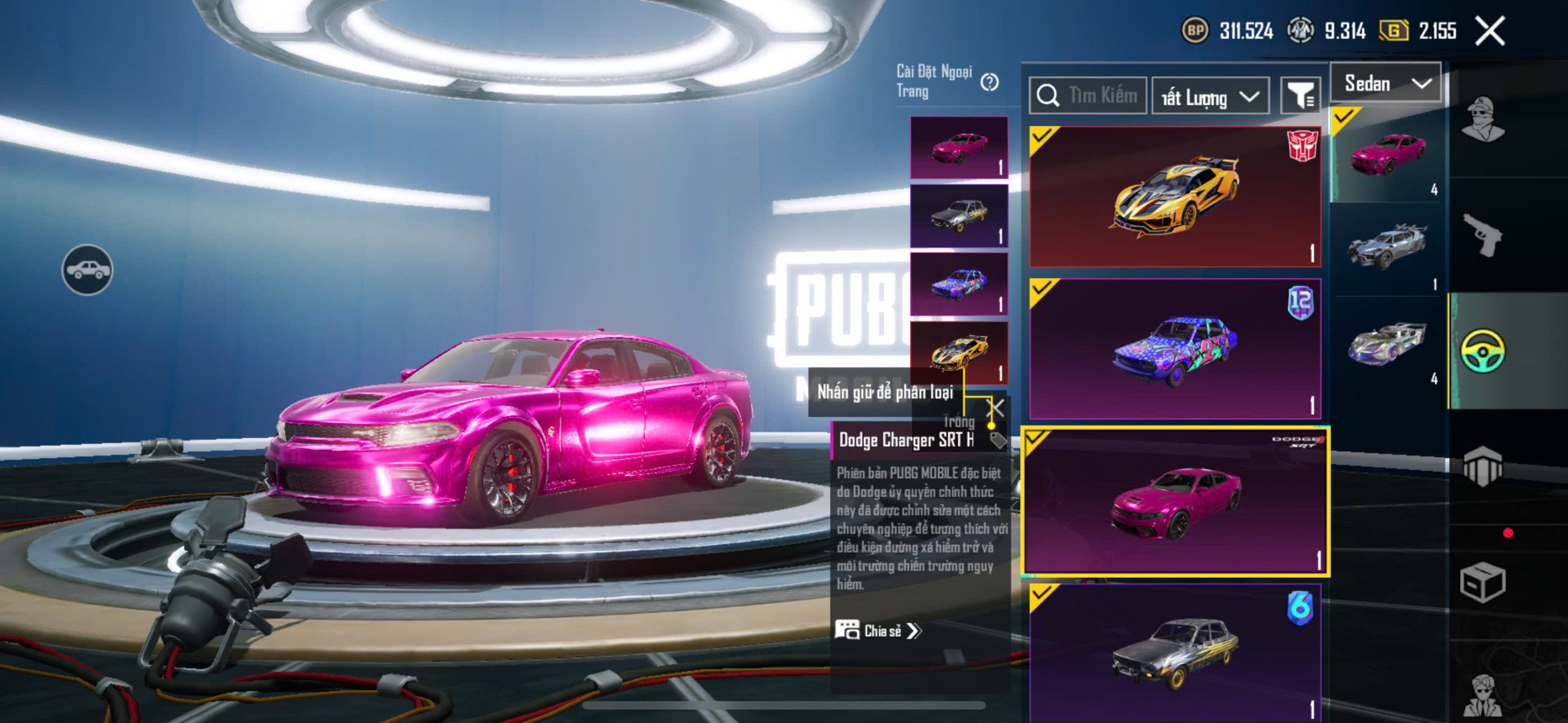Share the Dodge Charger via Chia sẻ
1568x723 pixels.
878,631
